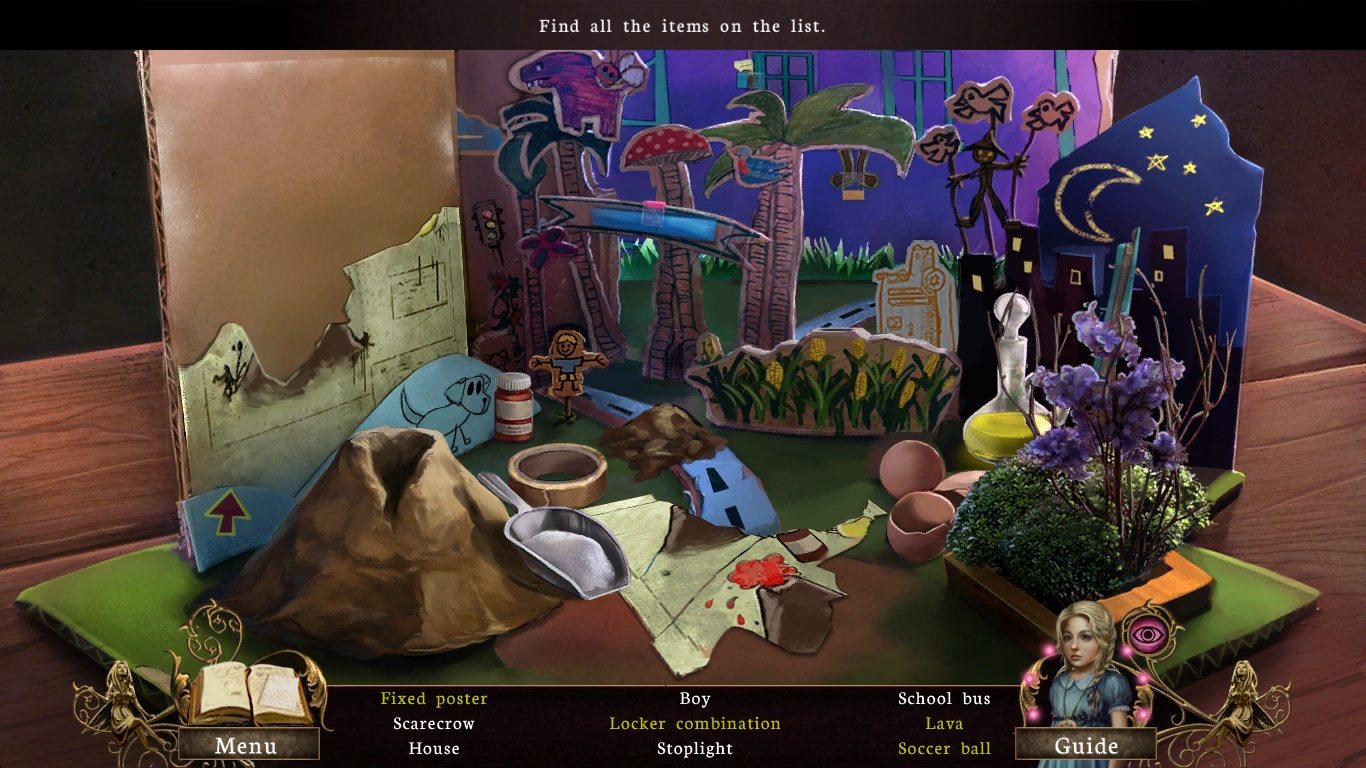Select the 'Locker combination' completed entry

click(695, 723)
